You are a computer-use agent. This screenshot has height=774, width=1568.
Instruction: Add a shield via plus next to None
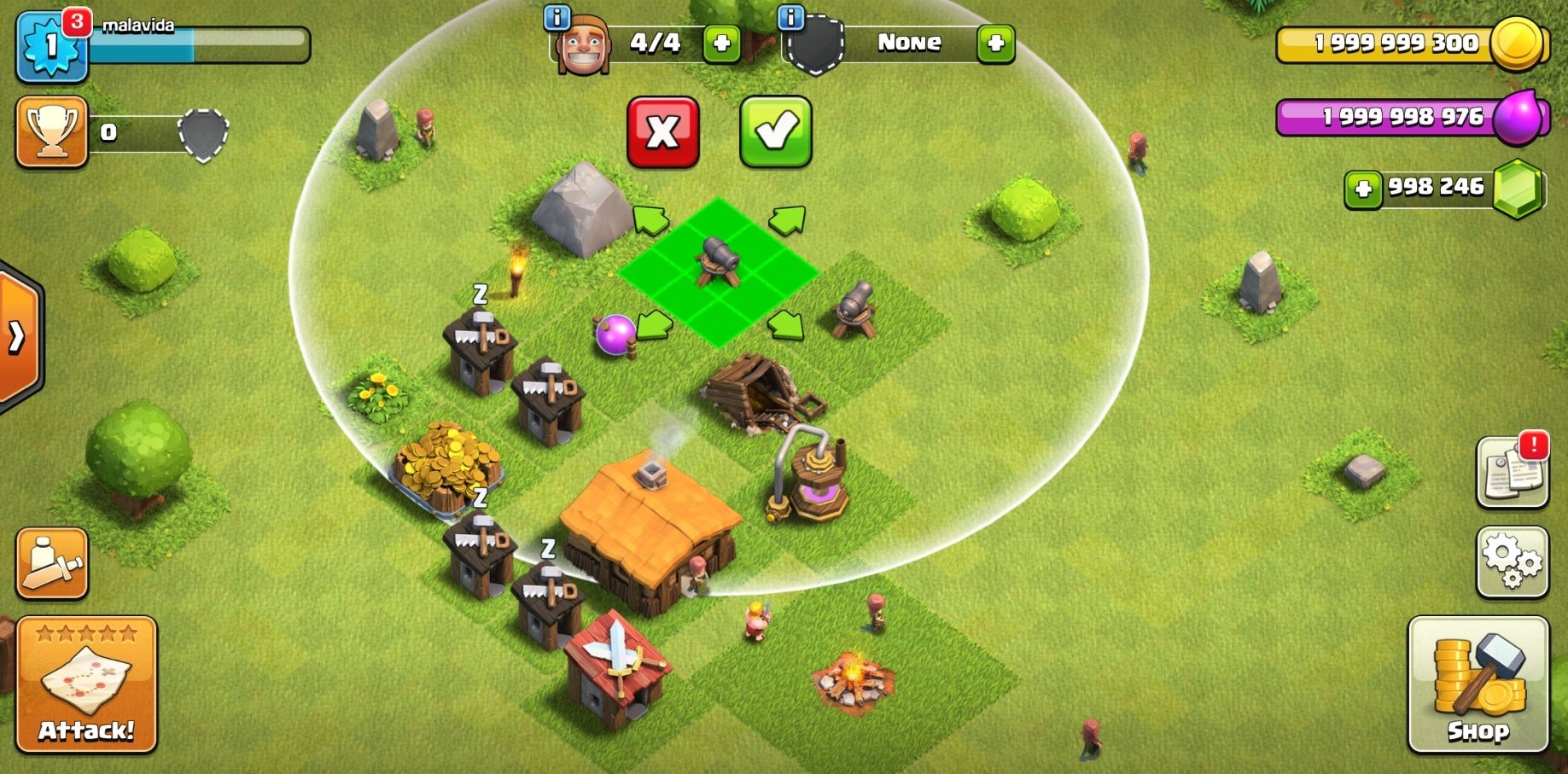click(994, 44)
